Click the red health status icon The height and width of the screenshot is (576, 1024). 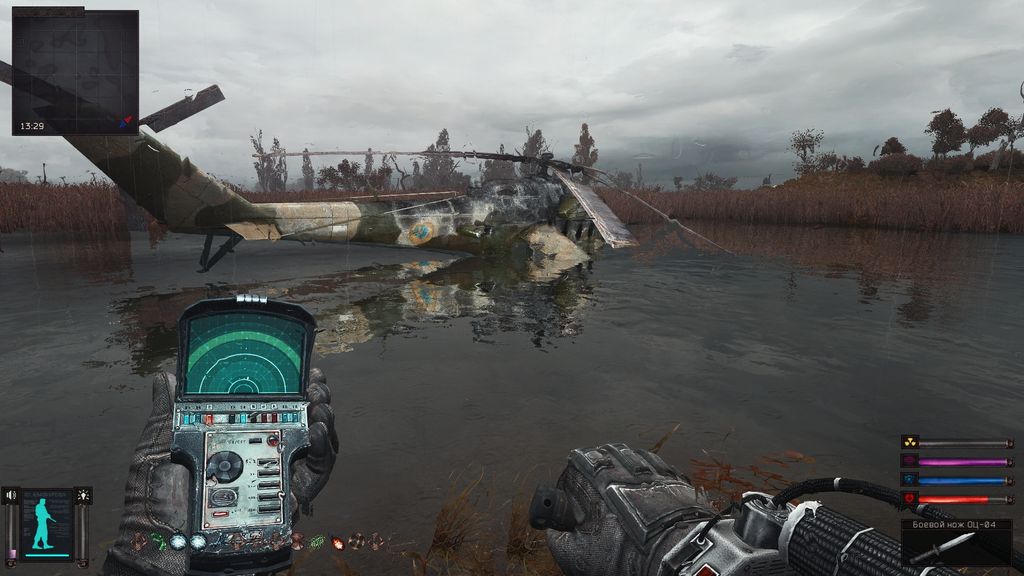click(909, 498)
